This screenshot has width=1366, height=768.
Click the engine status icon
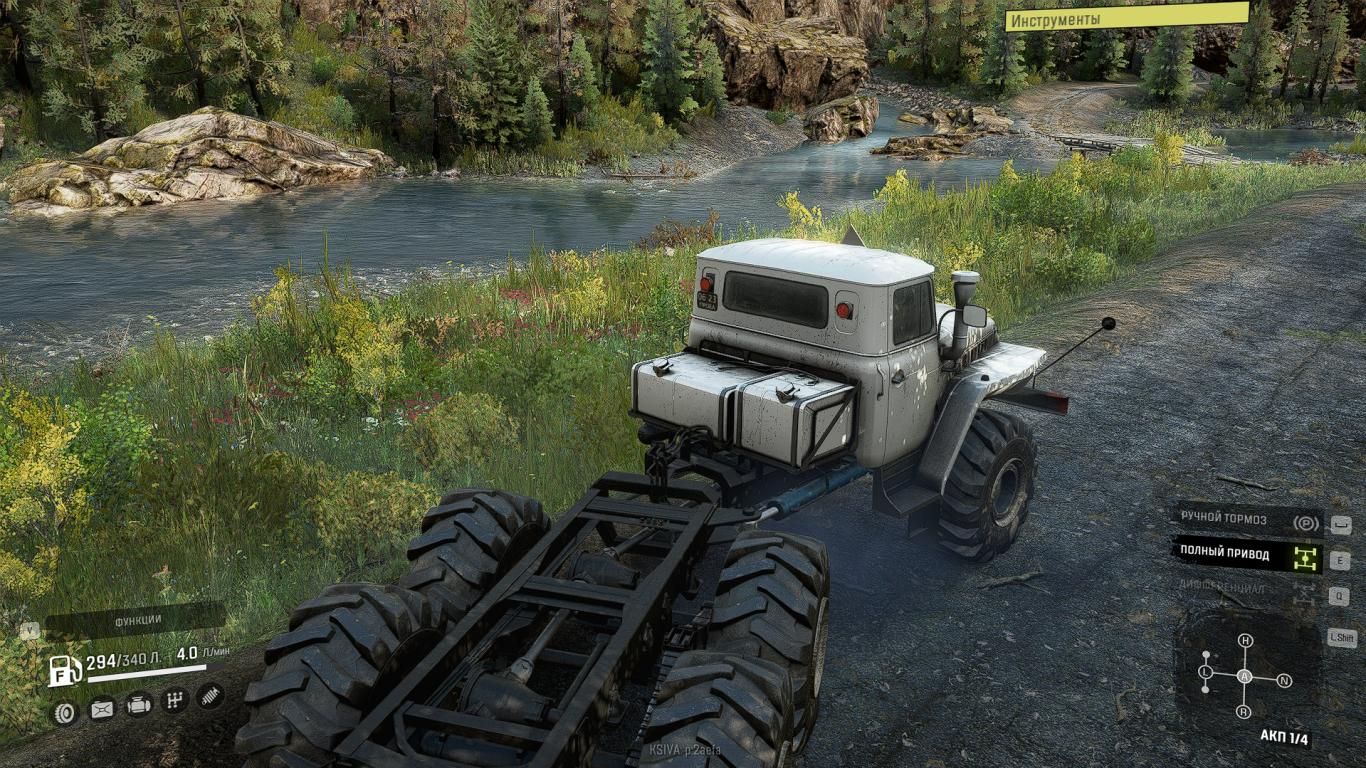tap(139, 704)
